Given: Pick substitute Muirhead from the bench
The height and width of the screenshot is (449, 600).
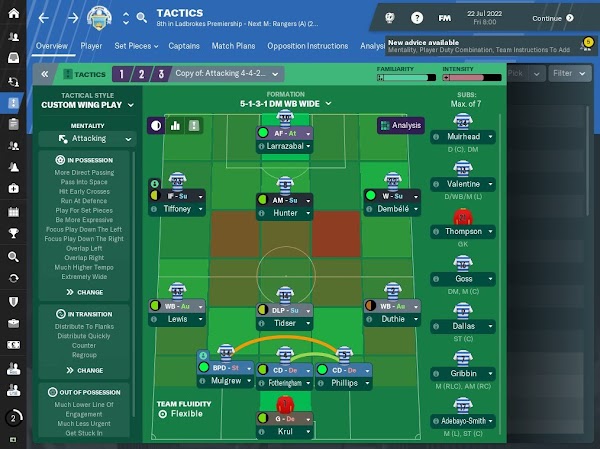Looking at the screenshot, I should coord(462,137).
